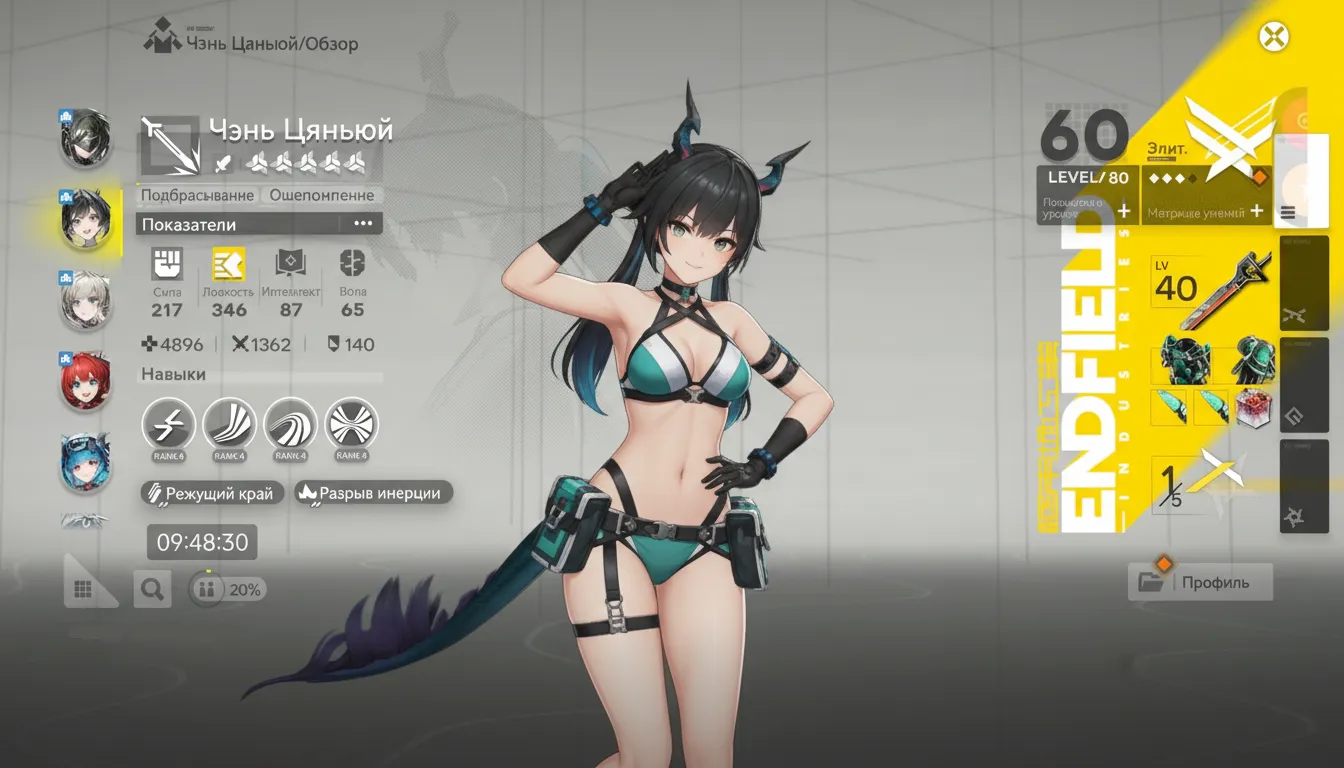This screenshot has width=1344, height=768.
Task: Click the Подбрасывание tag
Action: [x=198, y=195]
